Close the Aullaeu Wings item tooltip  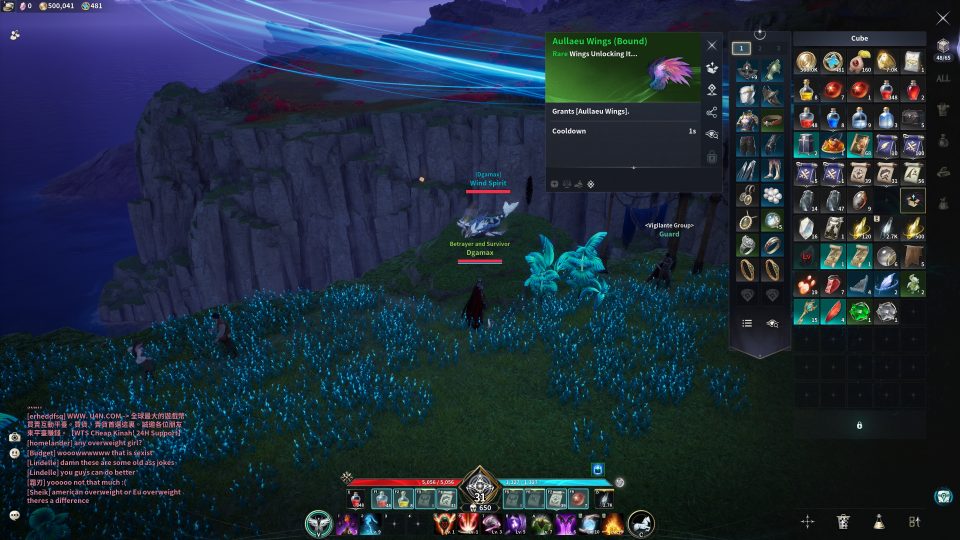(712, 45)
